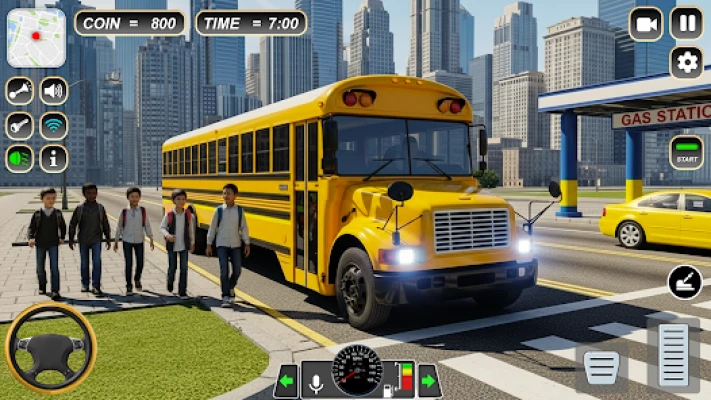Tap the accelerator gas pedal
Image resolution: width=711 pixels, height=400 pixels.
(x=673, y=354)
